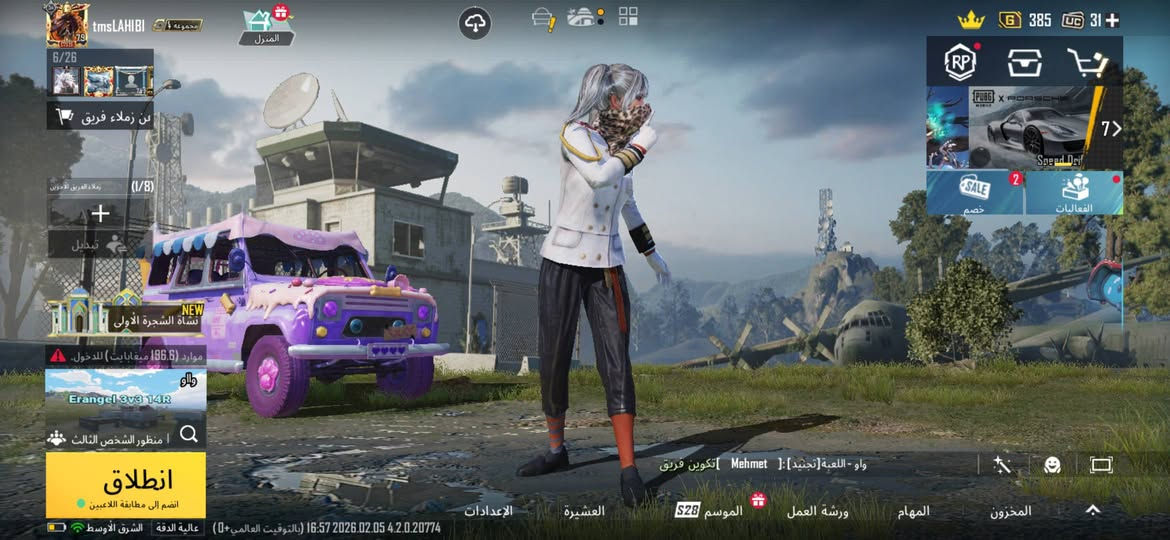The width and height of the screenshot is (1170, 540).
Task: Open the المخزون inventory
Action: pos(1010,511)
